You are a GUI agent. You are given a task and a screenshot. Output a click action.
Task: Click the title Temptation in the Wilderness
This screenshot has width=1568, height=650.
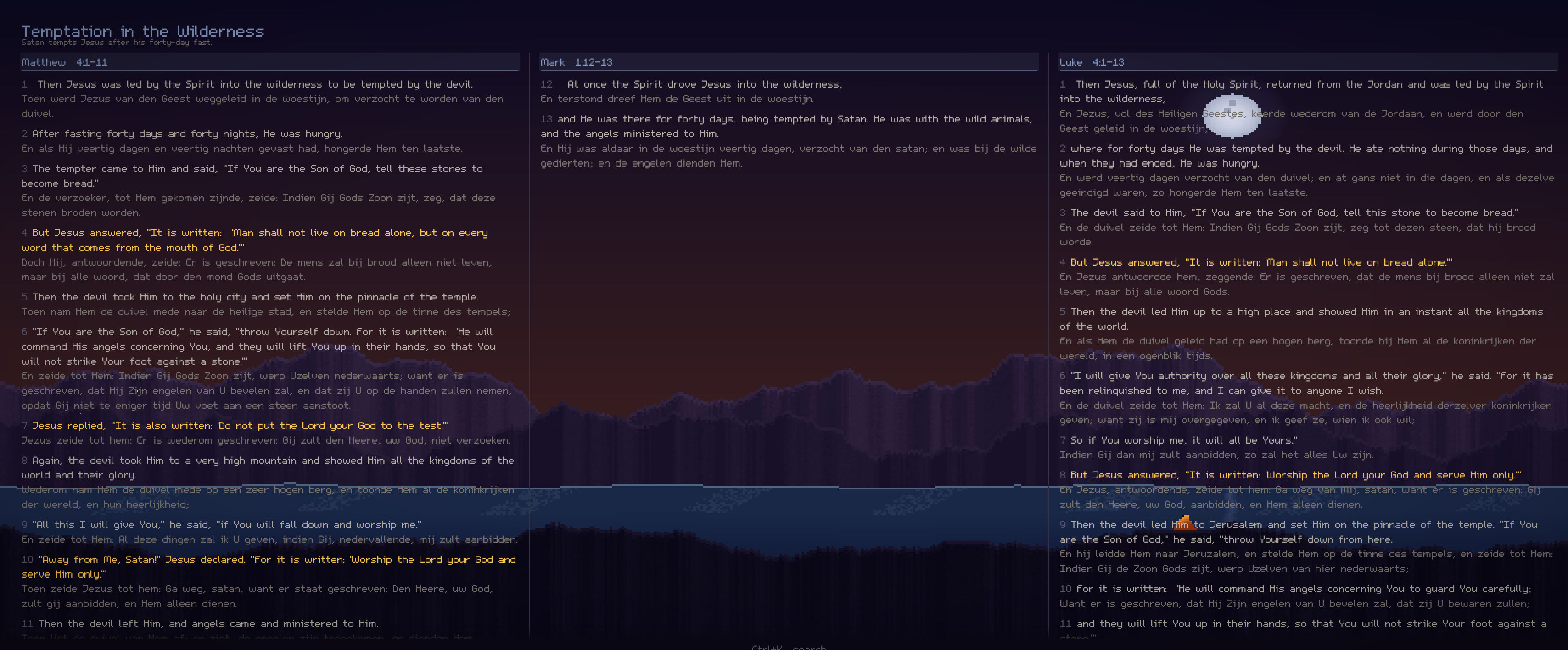[142, 31]
